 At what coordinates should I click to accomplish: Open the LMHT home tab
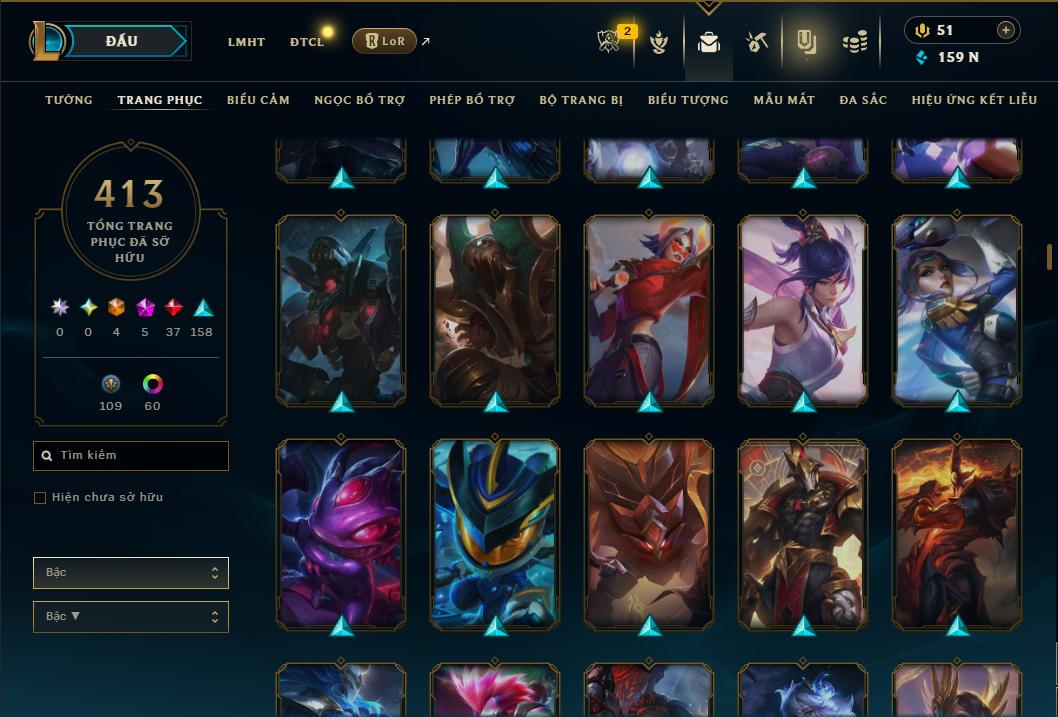[246, 42]
